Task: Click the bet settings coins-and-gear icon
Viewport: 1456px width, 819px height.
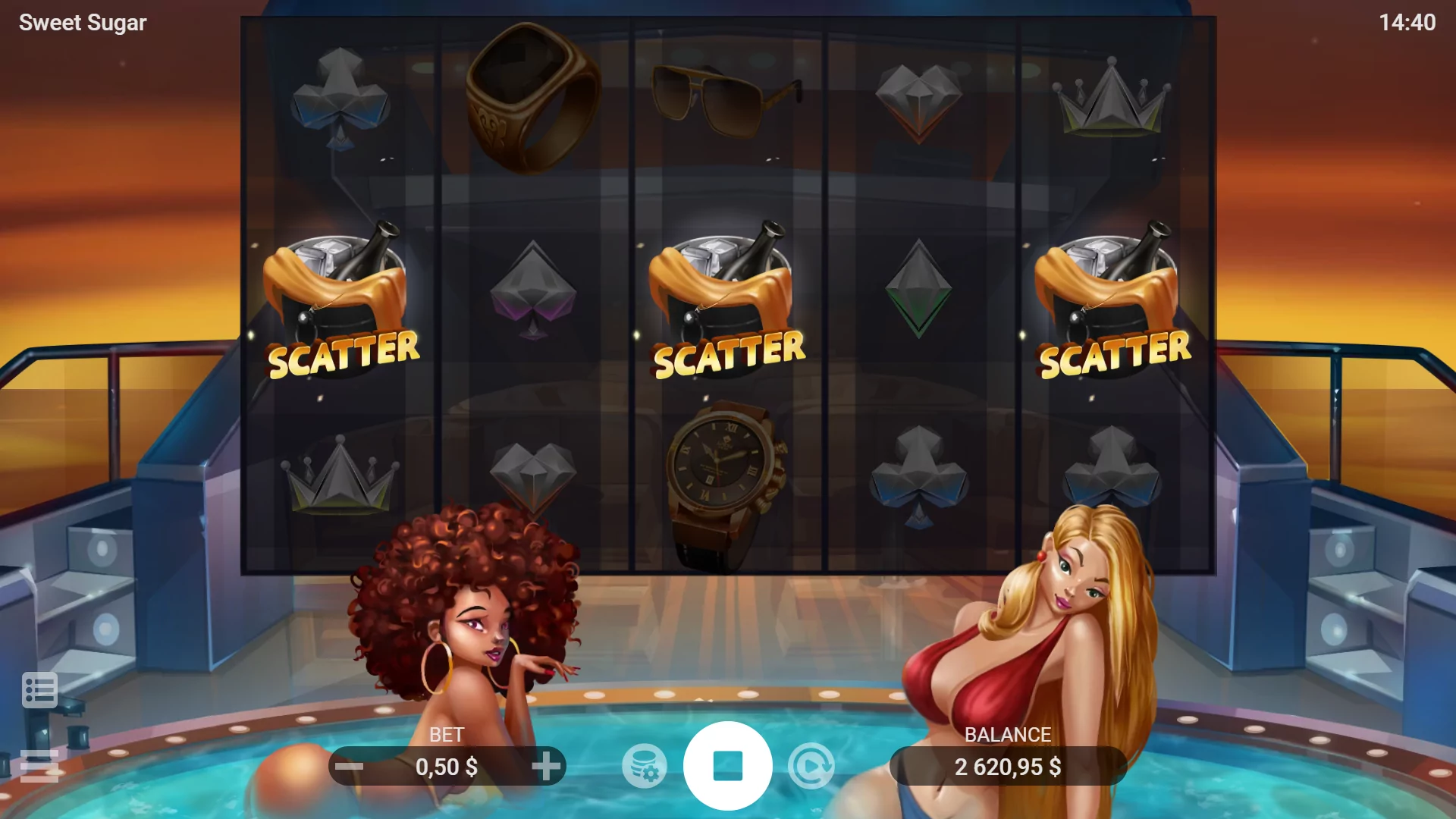Action: (x=644, y=767)
